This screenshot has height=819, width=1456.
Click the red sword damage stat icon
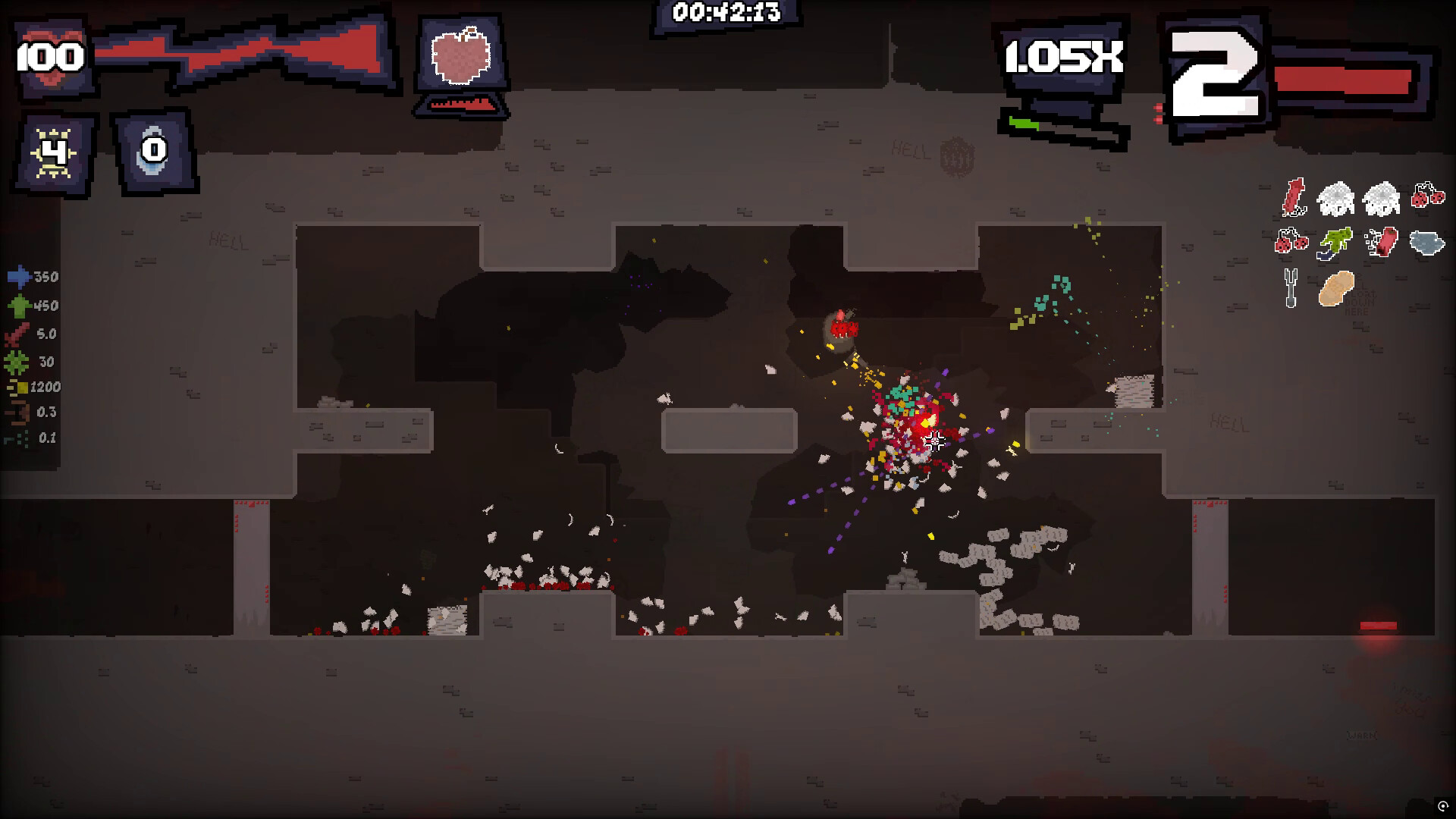17,334
